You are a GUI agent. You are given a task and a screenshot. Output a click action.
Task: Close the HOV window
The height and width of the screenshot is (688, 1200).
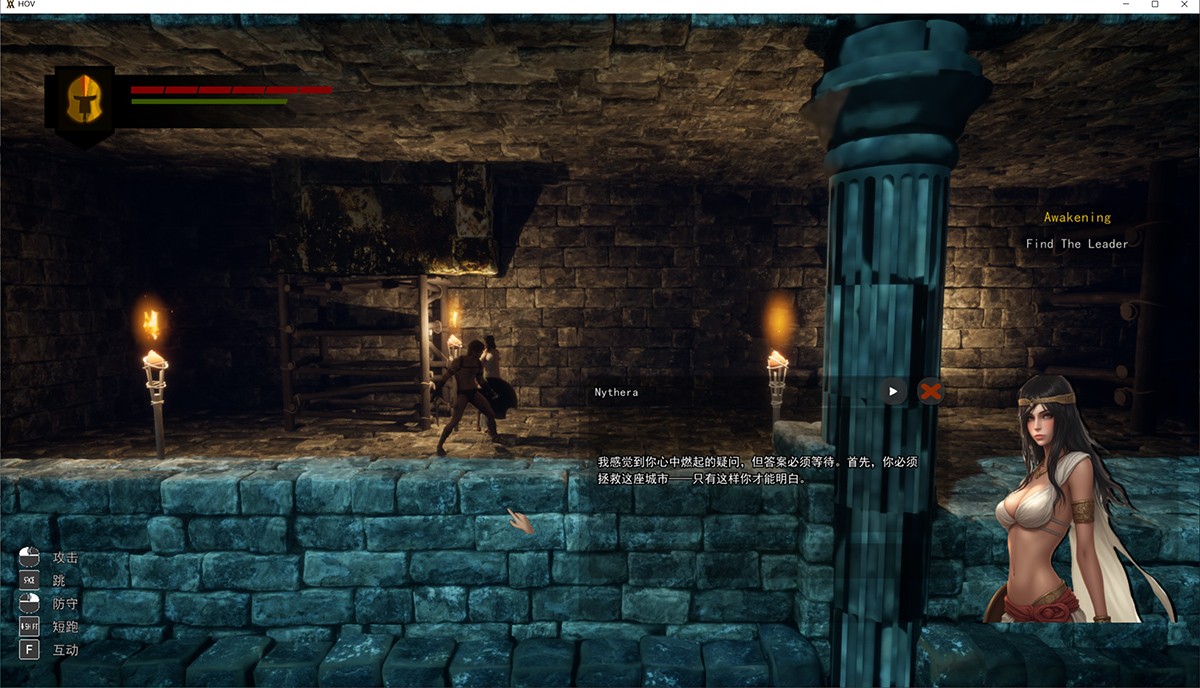(1182, 5)
